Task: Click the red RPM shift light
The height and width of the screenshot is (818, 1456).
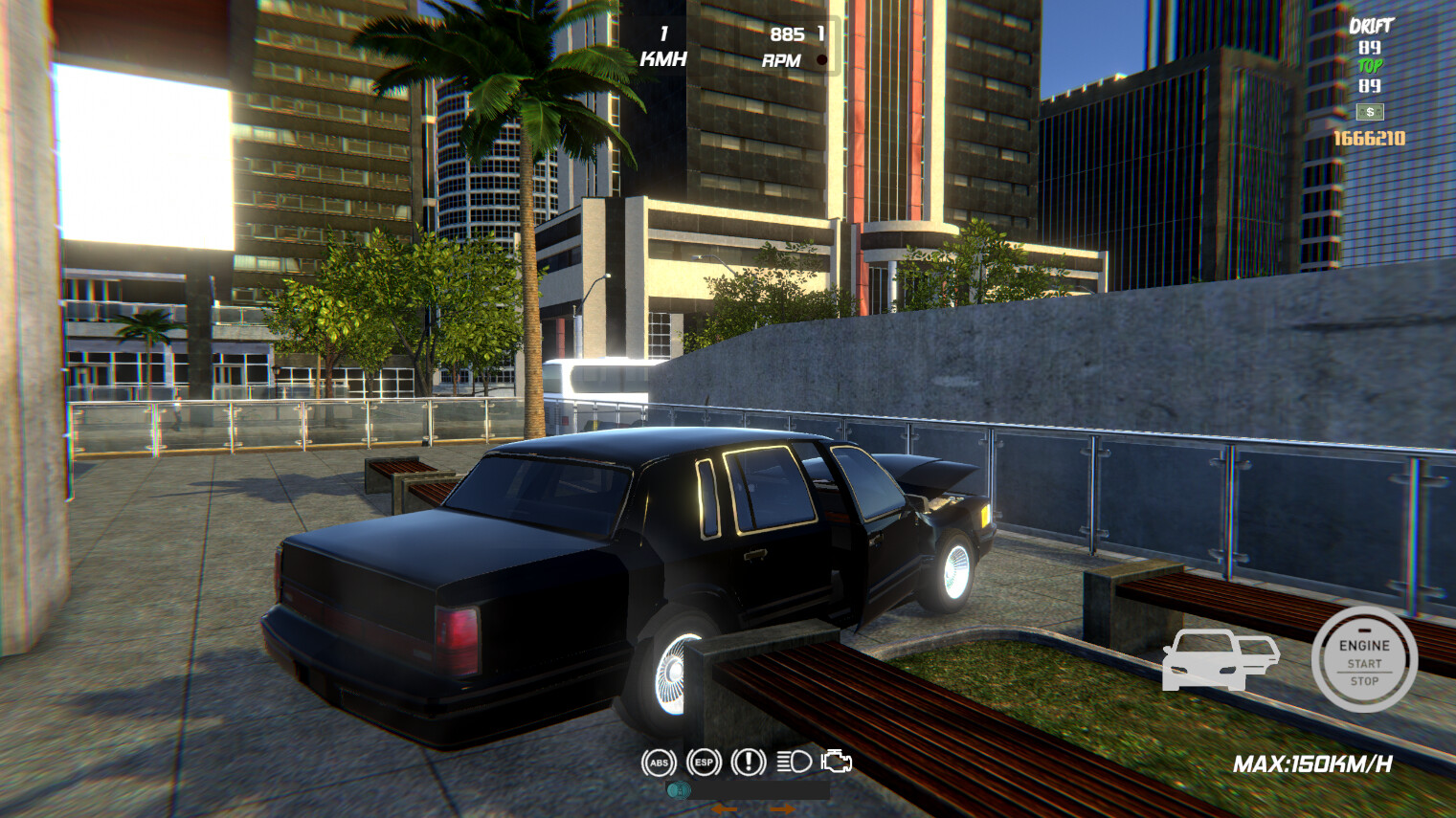Action: point(821,60)
